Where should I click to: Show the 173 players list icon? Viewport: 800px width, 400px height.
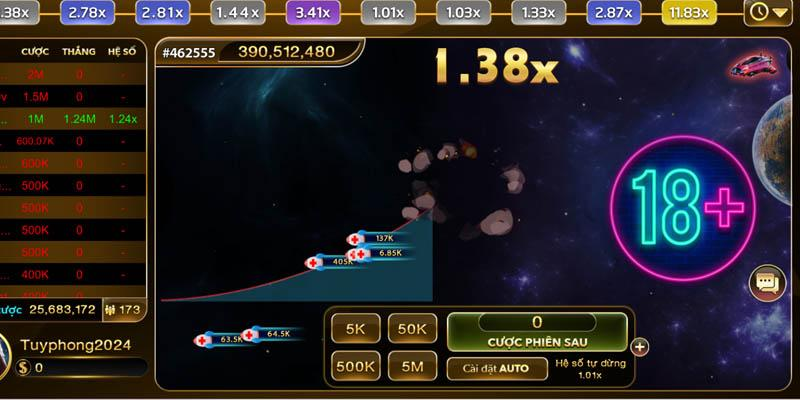[x=123, y=310]
